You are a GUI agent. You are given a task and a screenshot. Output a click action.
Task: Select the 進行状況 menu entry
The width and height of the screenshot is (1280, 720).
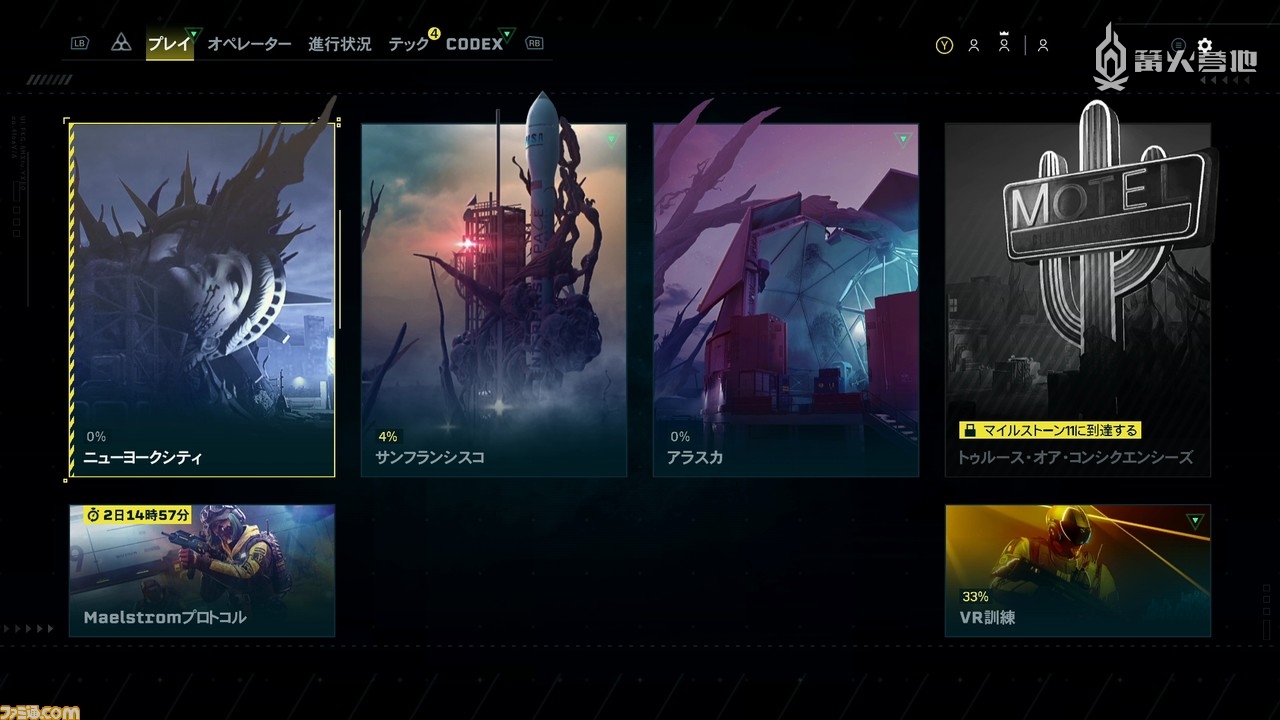[339, 44]
